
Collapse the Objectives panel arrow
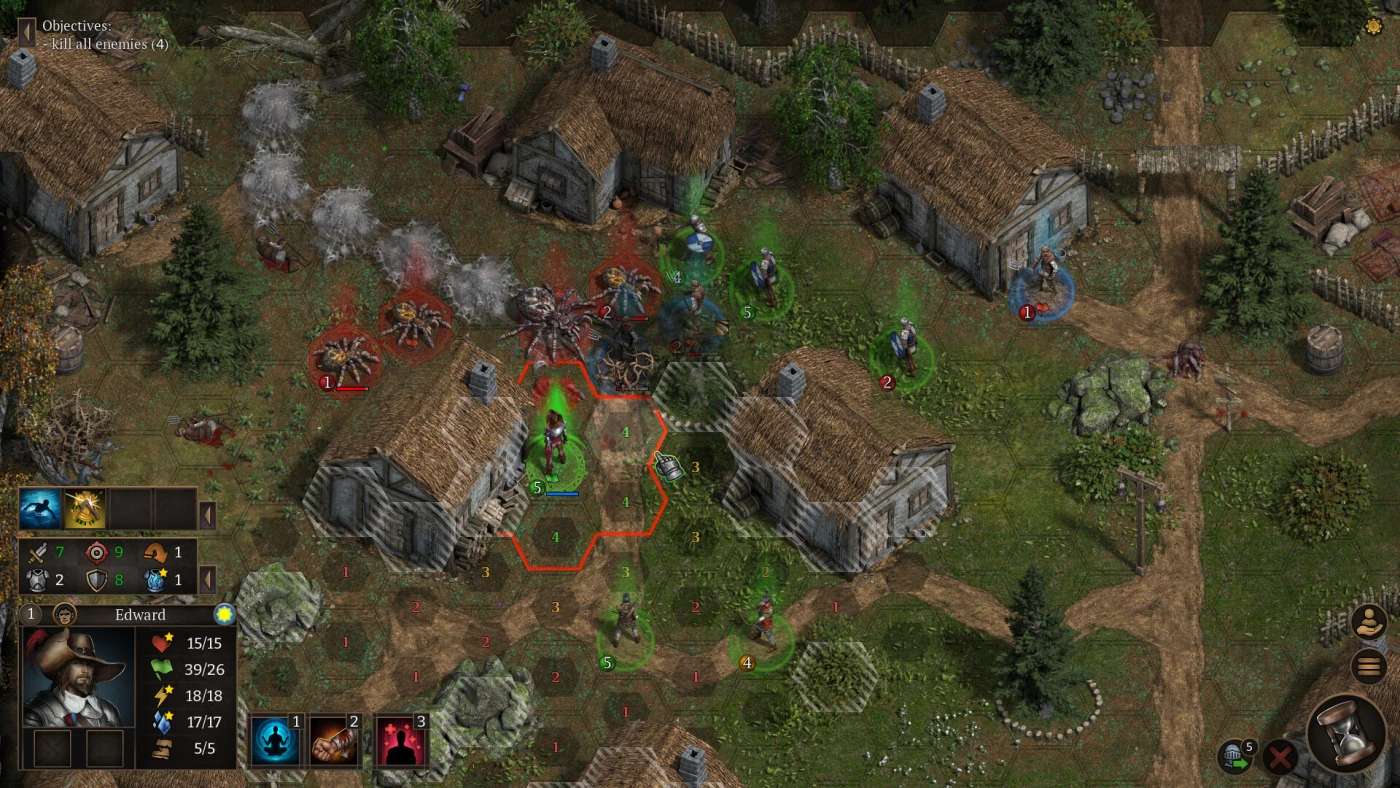pos(27,34)
